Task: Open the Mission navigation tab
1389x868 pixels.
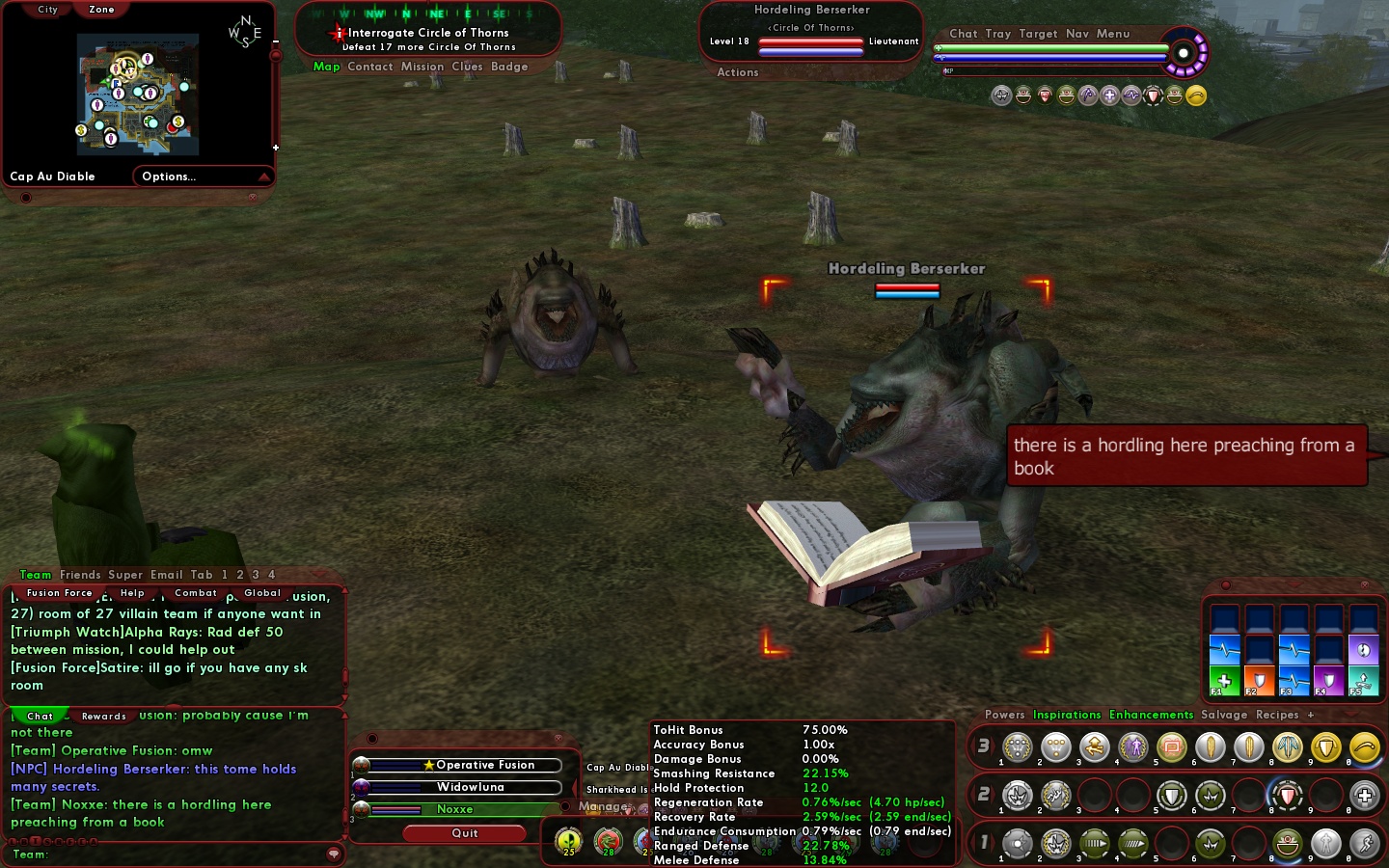Action: [x=422, y=67]
